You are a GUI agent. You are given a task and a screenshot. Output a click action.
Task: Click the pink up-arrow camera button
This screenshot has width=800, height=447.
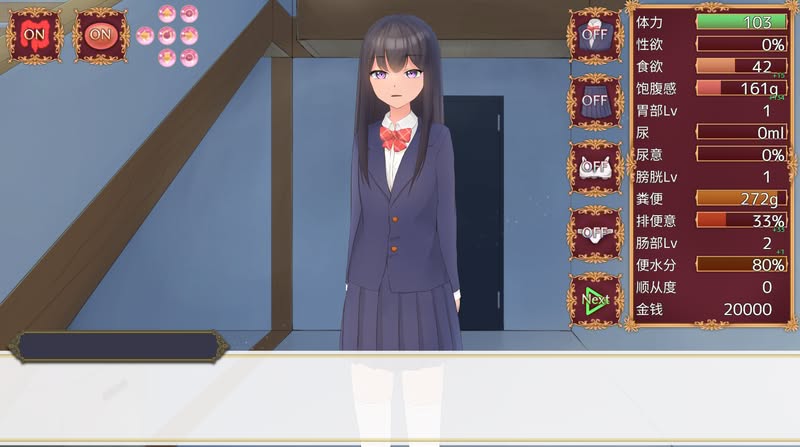[167, 13]
